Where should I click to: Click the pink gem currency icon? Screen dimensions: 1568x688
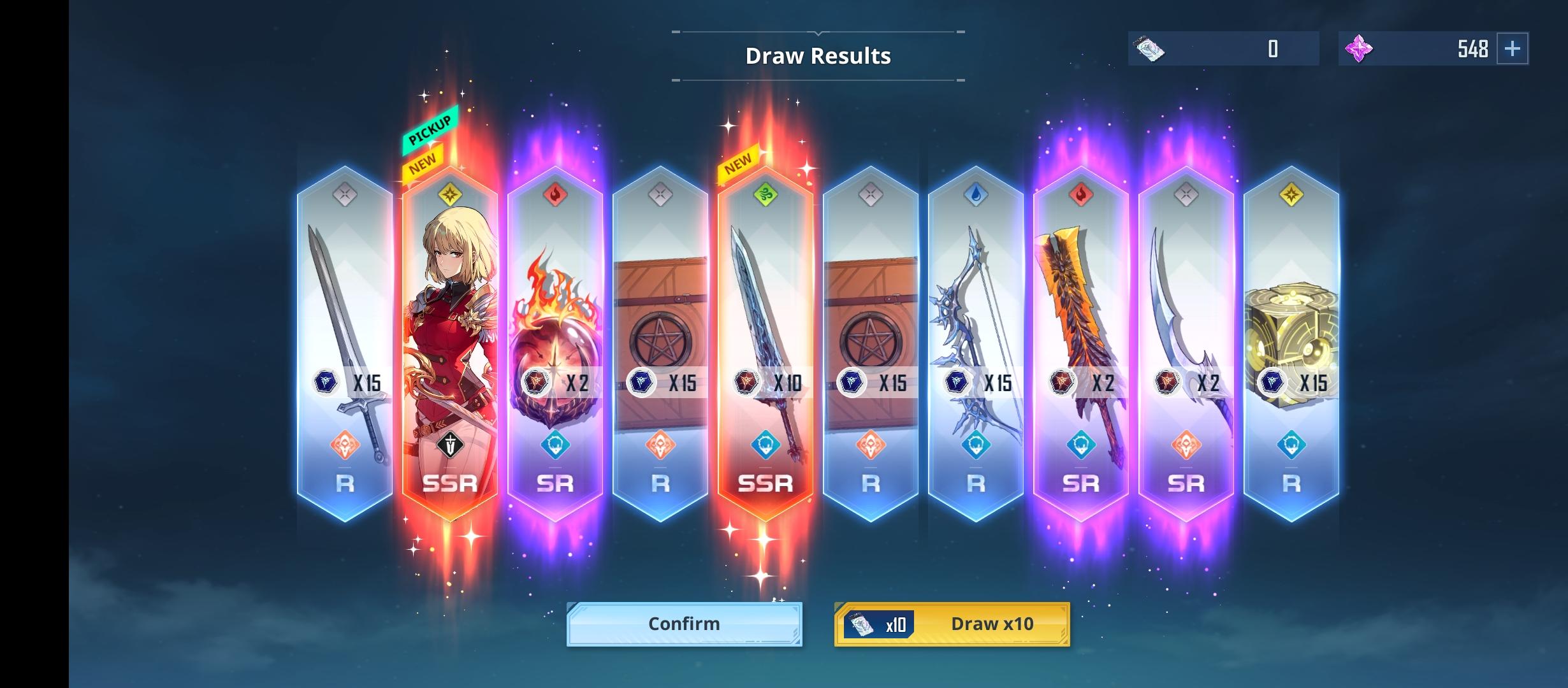click(1361, 48)
